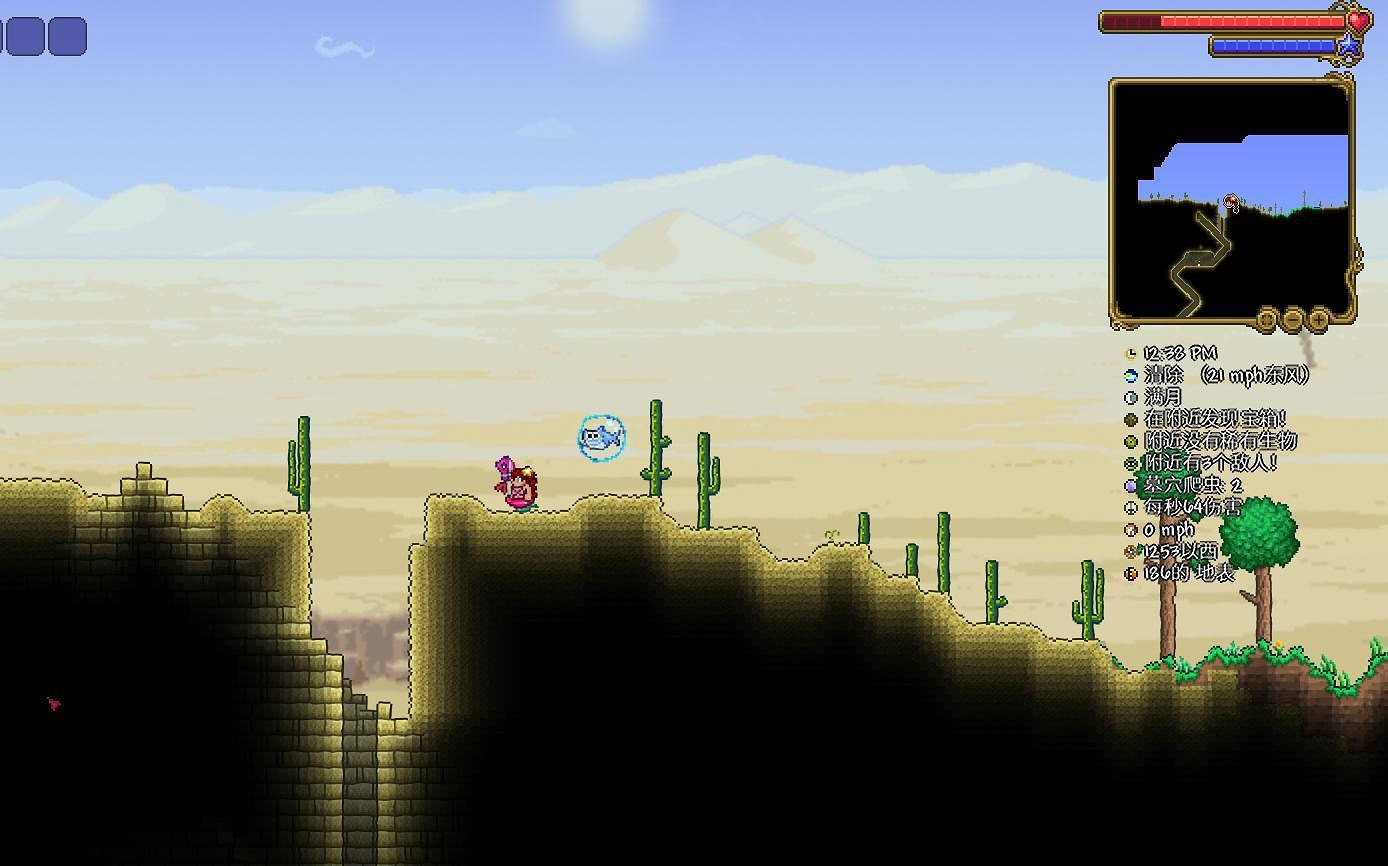The height and width of the screenshot is (866, 1388).
Task: Toggle the depth meter surface reading display
Action: (1133, 573)
